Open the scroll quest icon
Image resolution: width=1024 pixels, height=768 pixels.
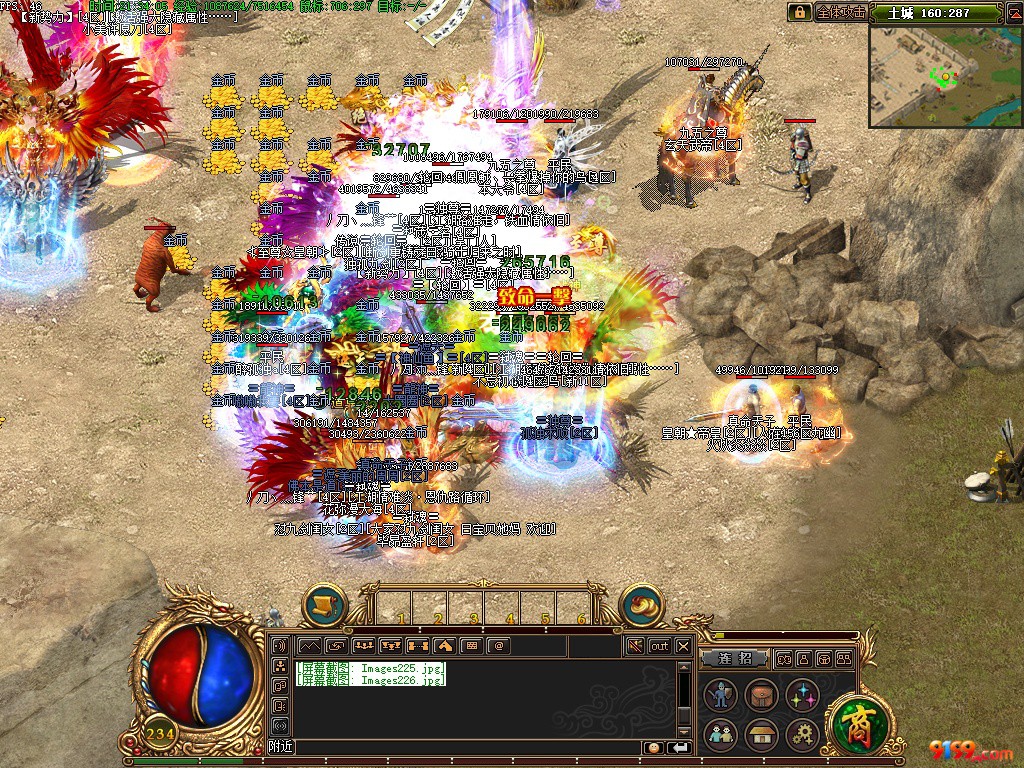[324, 605]
